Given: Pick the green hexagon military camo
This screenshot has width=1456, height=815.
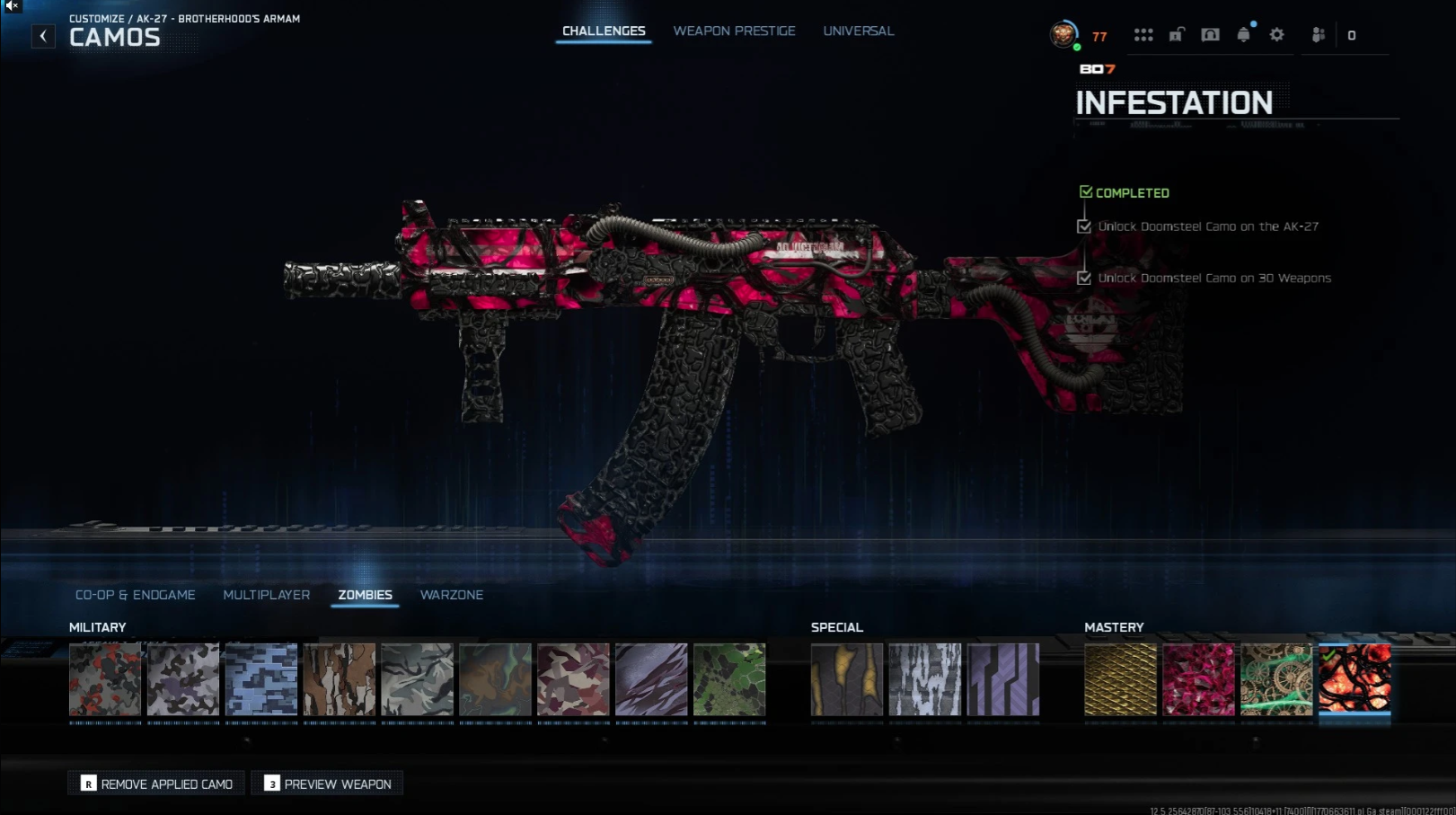Looking at the screenshot, I should tap(729, 679).
